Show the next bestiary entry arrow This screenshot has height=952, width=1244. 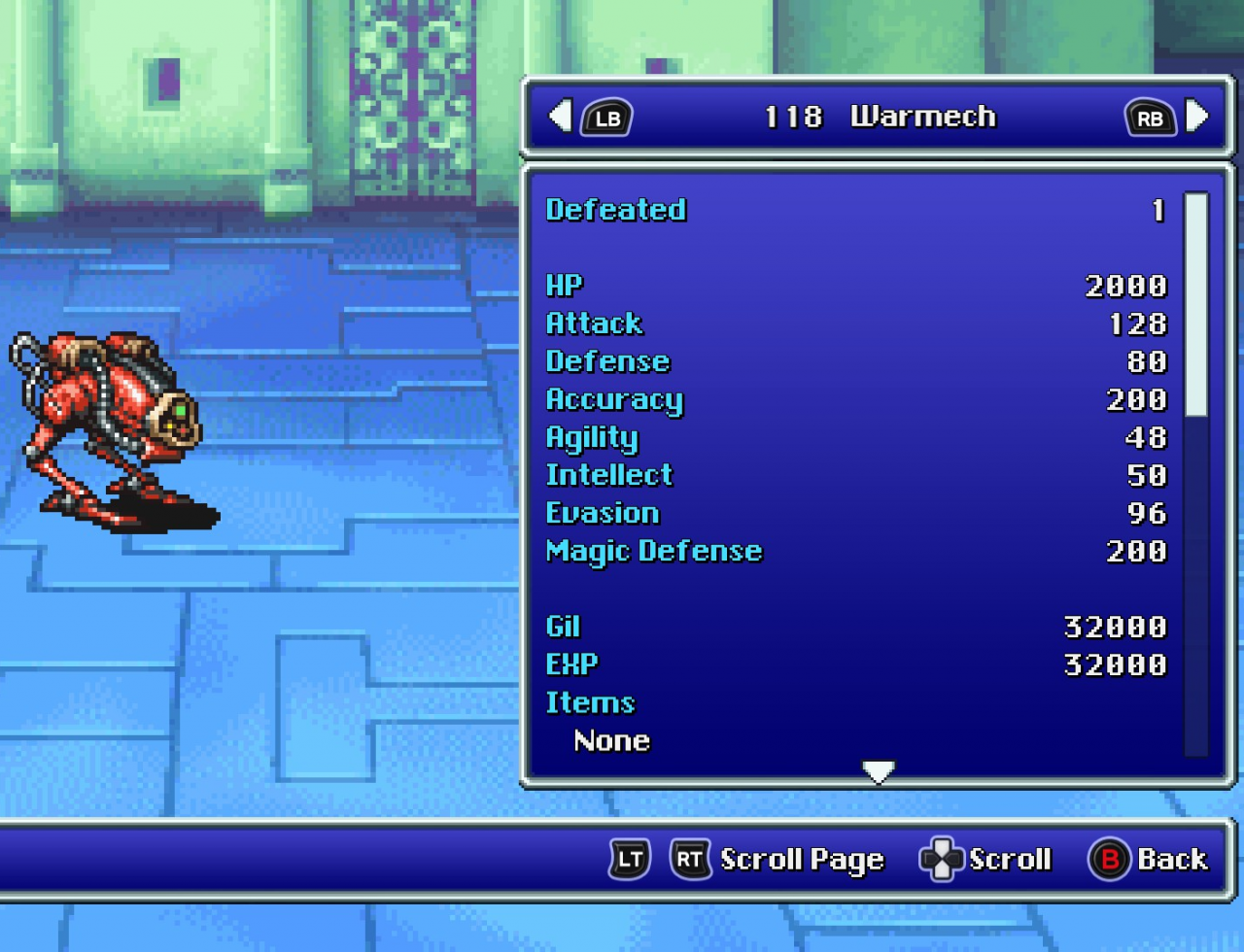(1198, 117)
